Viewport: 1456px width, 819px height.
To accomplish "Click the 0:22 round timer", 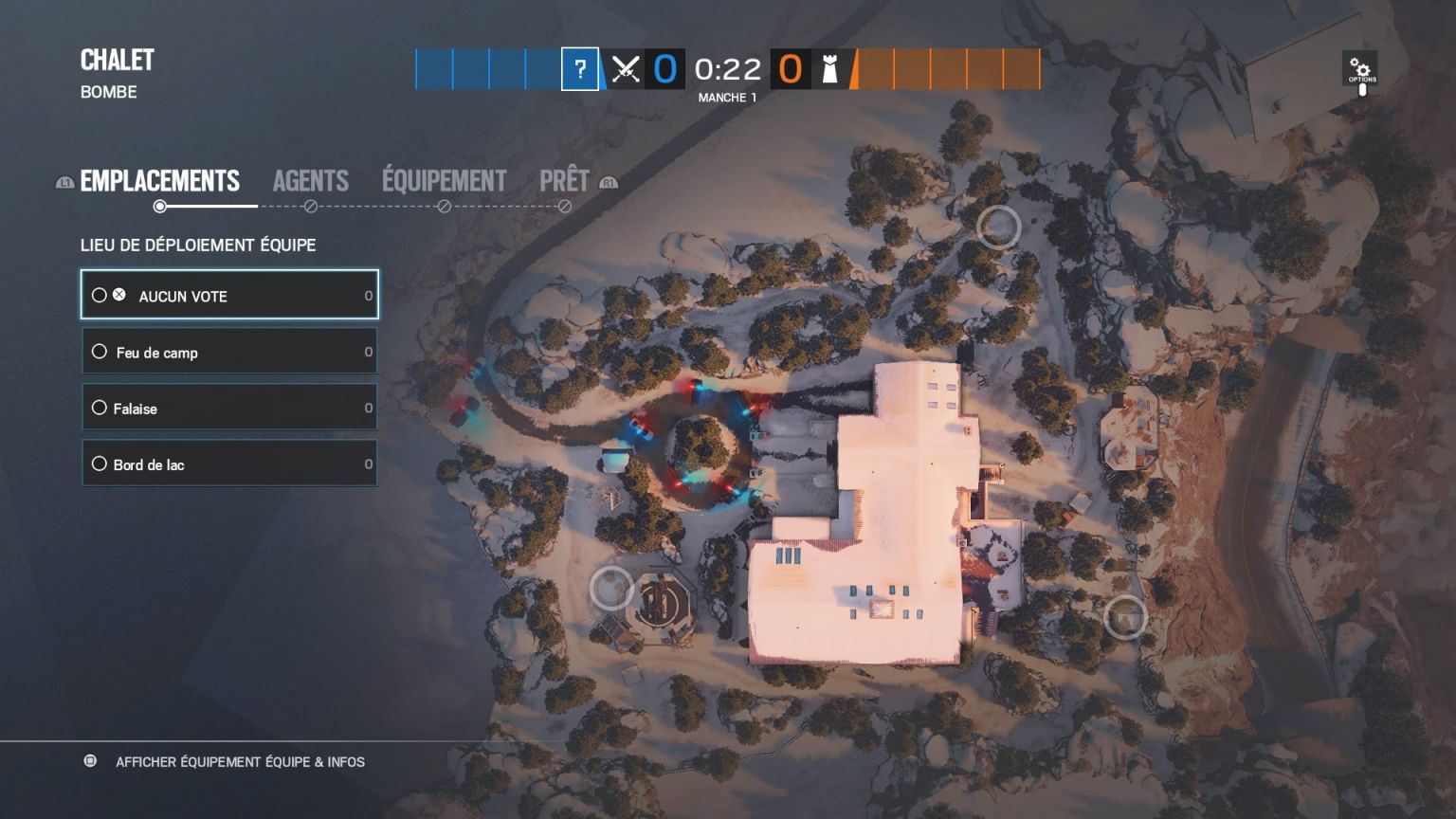I will click(x=727, y=69).
